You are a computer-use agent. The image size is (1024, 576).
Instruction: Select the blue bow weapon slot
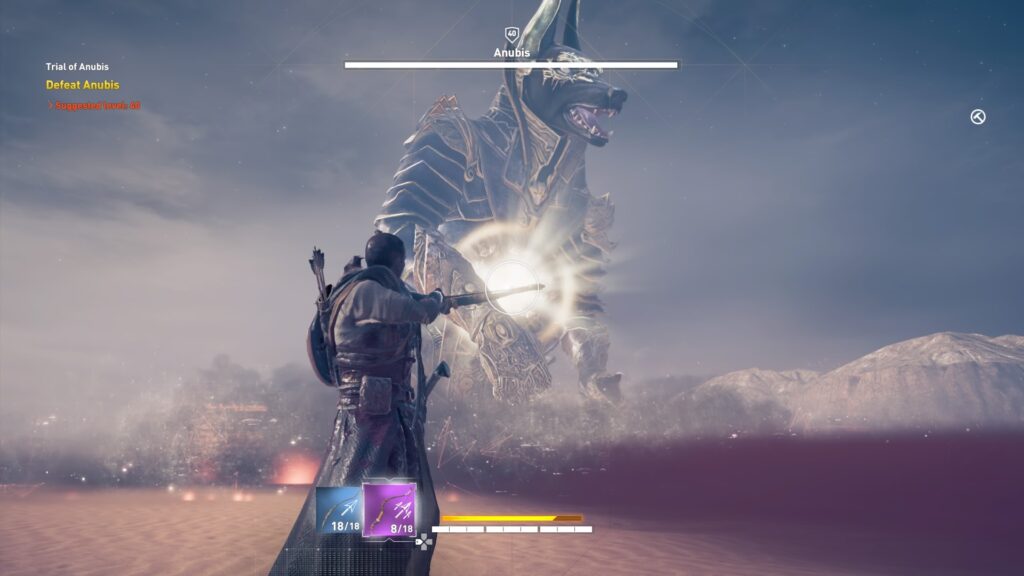(338, 509)
